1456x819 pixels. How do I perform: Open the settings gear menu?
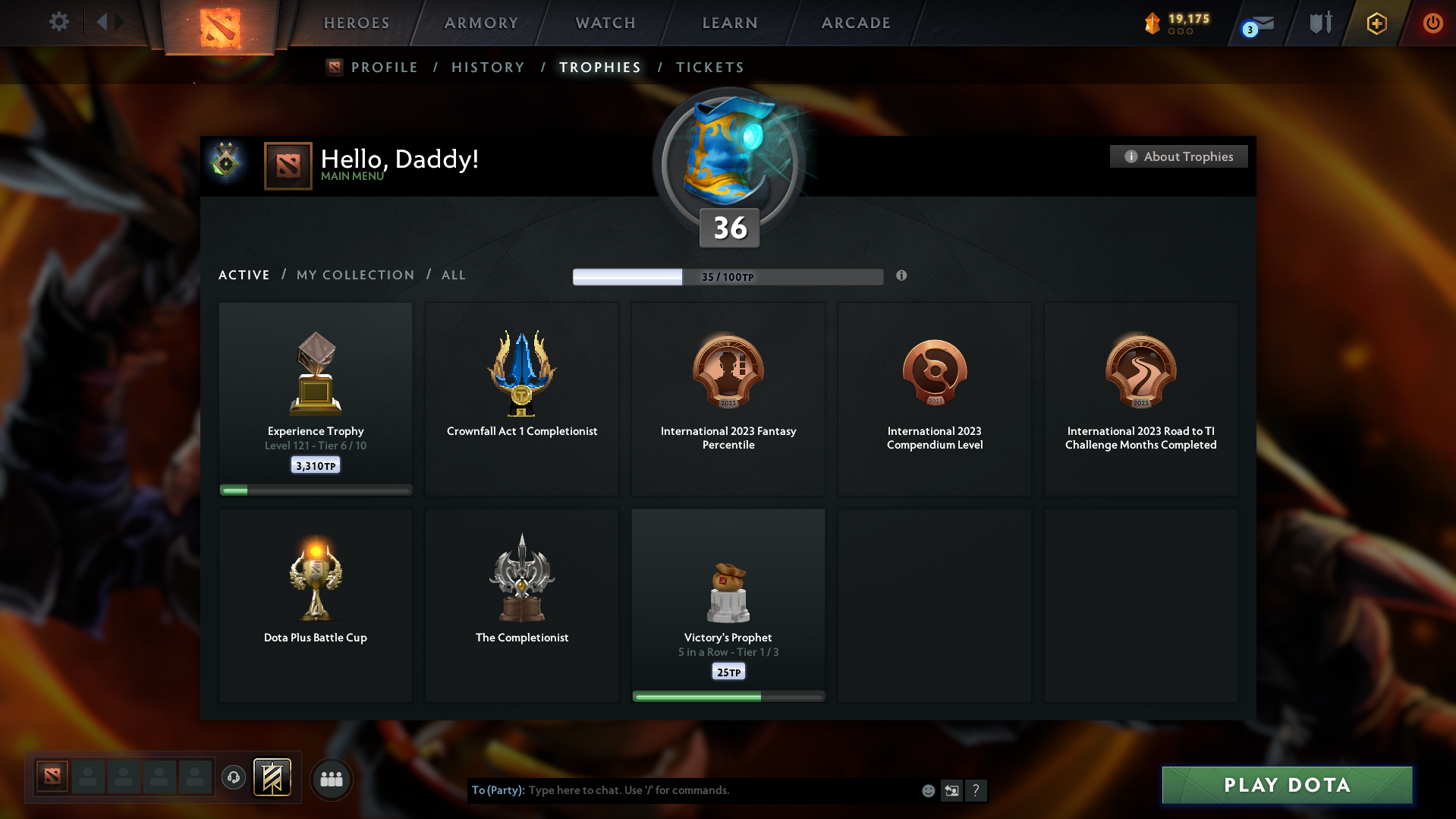click(58, 22)
